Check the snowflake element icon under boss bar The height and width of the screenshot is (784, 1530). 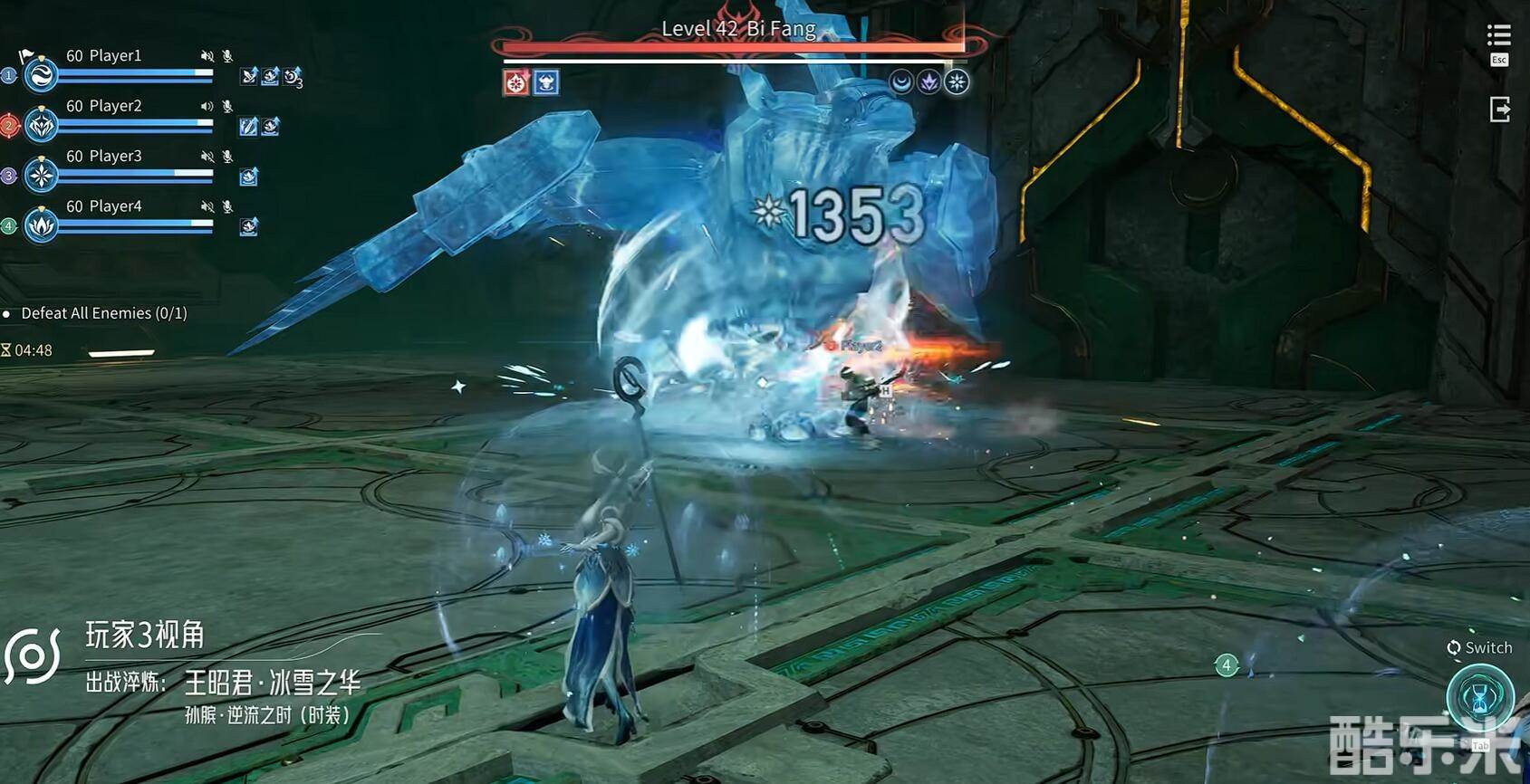click(957, 82)
